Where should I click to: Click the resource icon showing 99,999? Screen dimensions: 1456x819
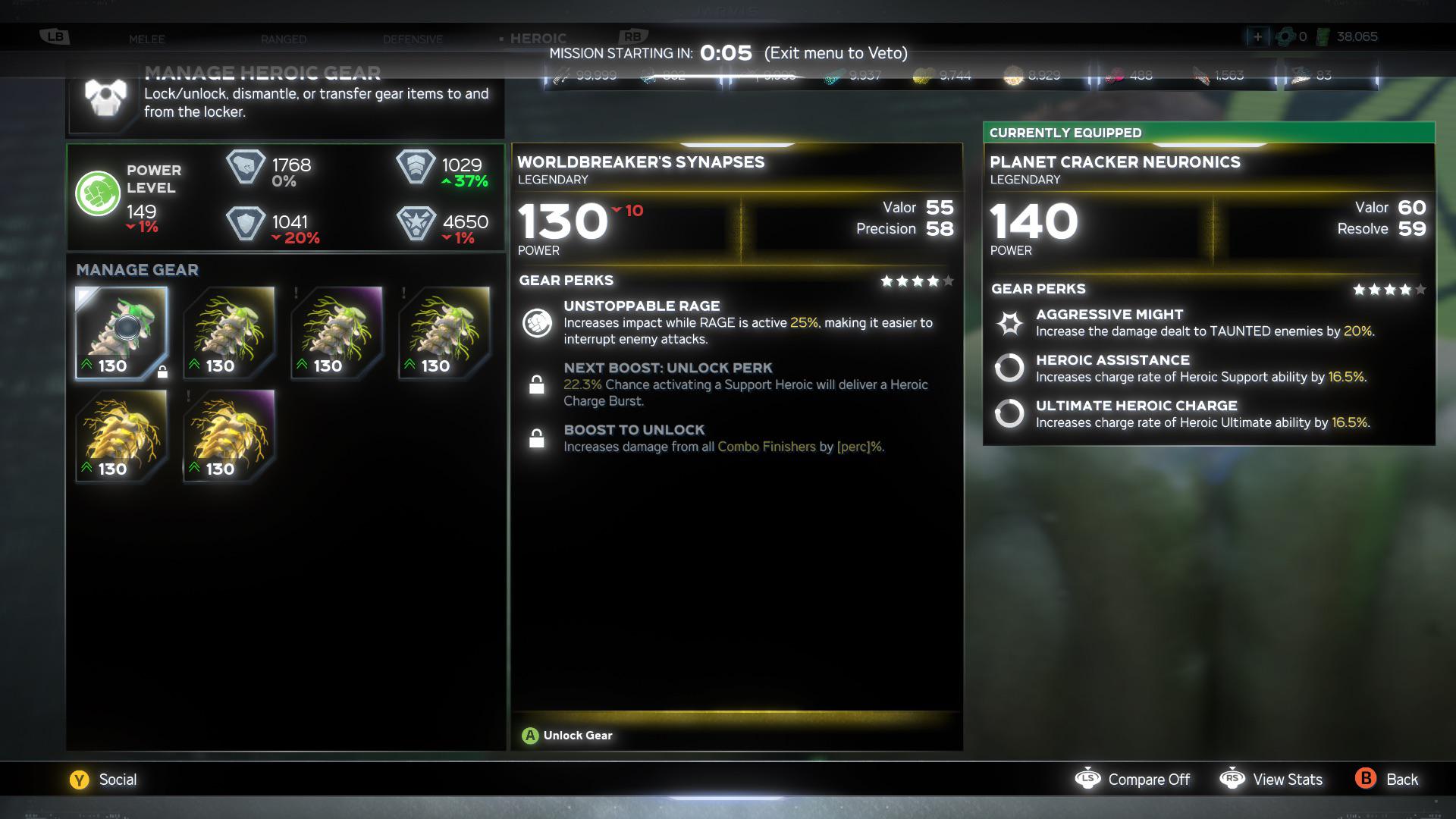563,75
